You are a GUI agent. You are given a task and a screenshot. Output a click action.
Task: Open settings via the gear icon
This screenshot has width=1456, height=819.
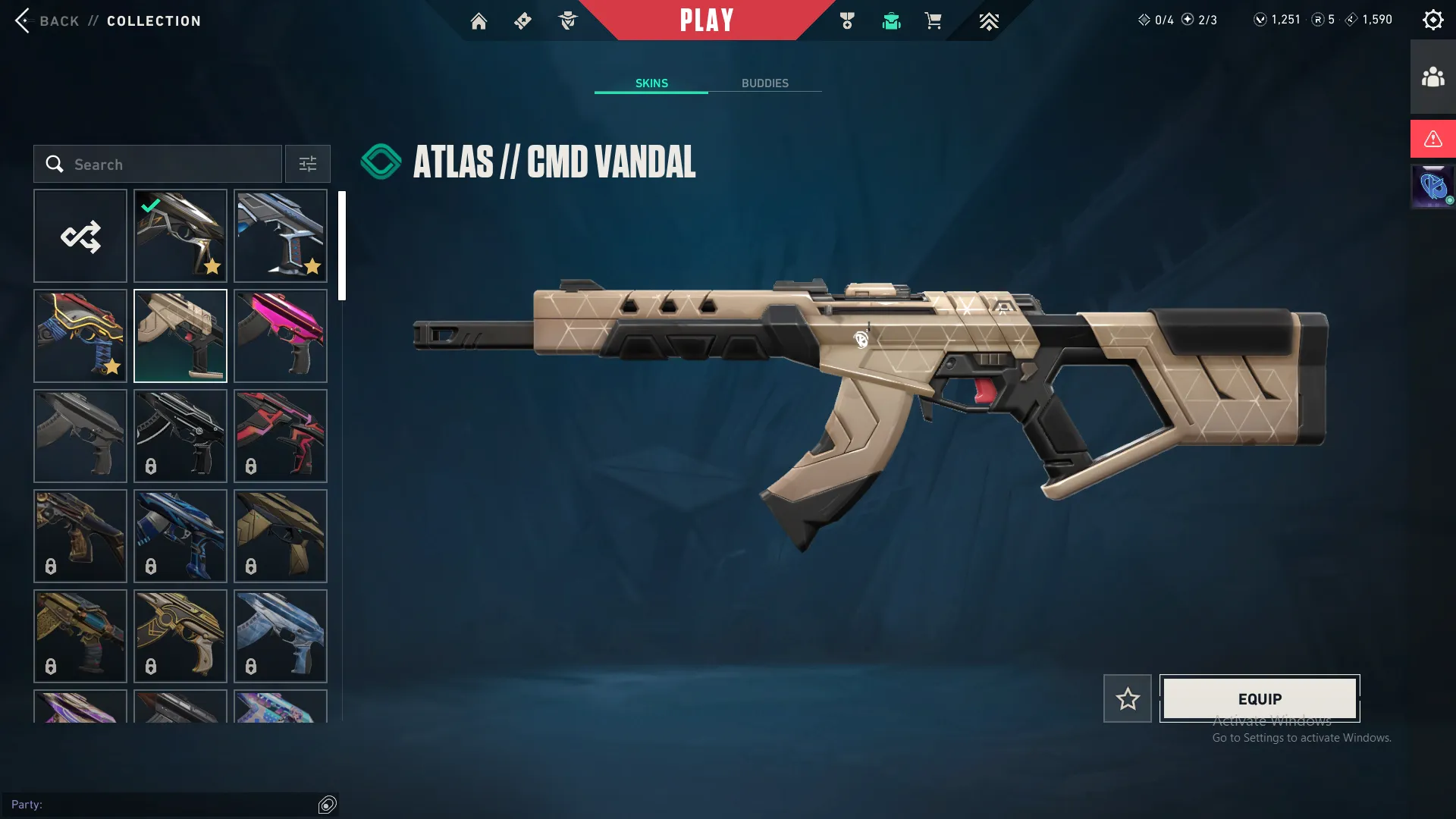tap(1433, 19)
